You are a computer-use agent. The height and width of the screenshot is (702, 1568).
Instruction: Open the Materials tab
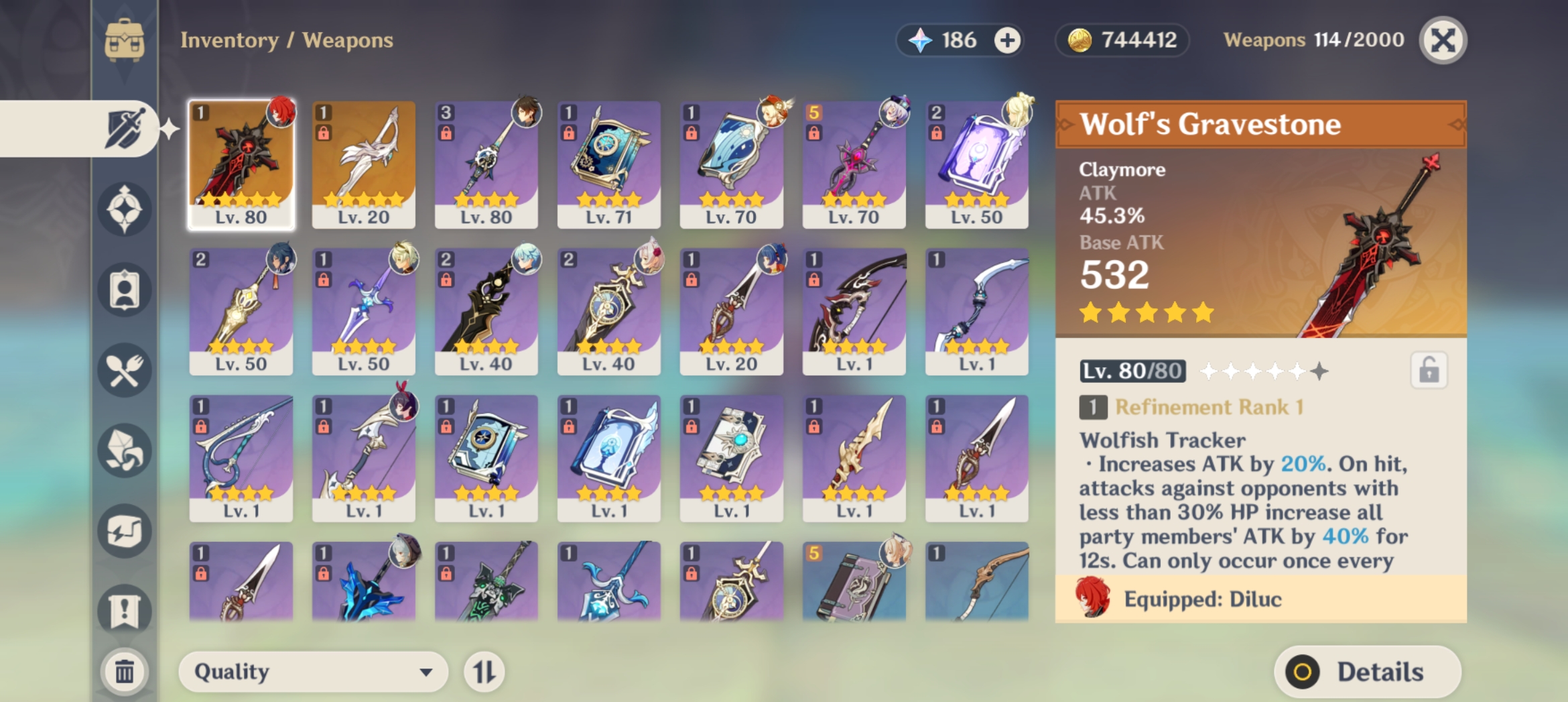pyautogui.click(x=125, y=451)
